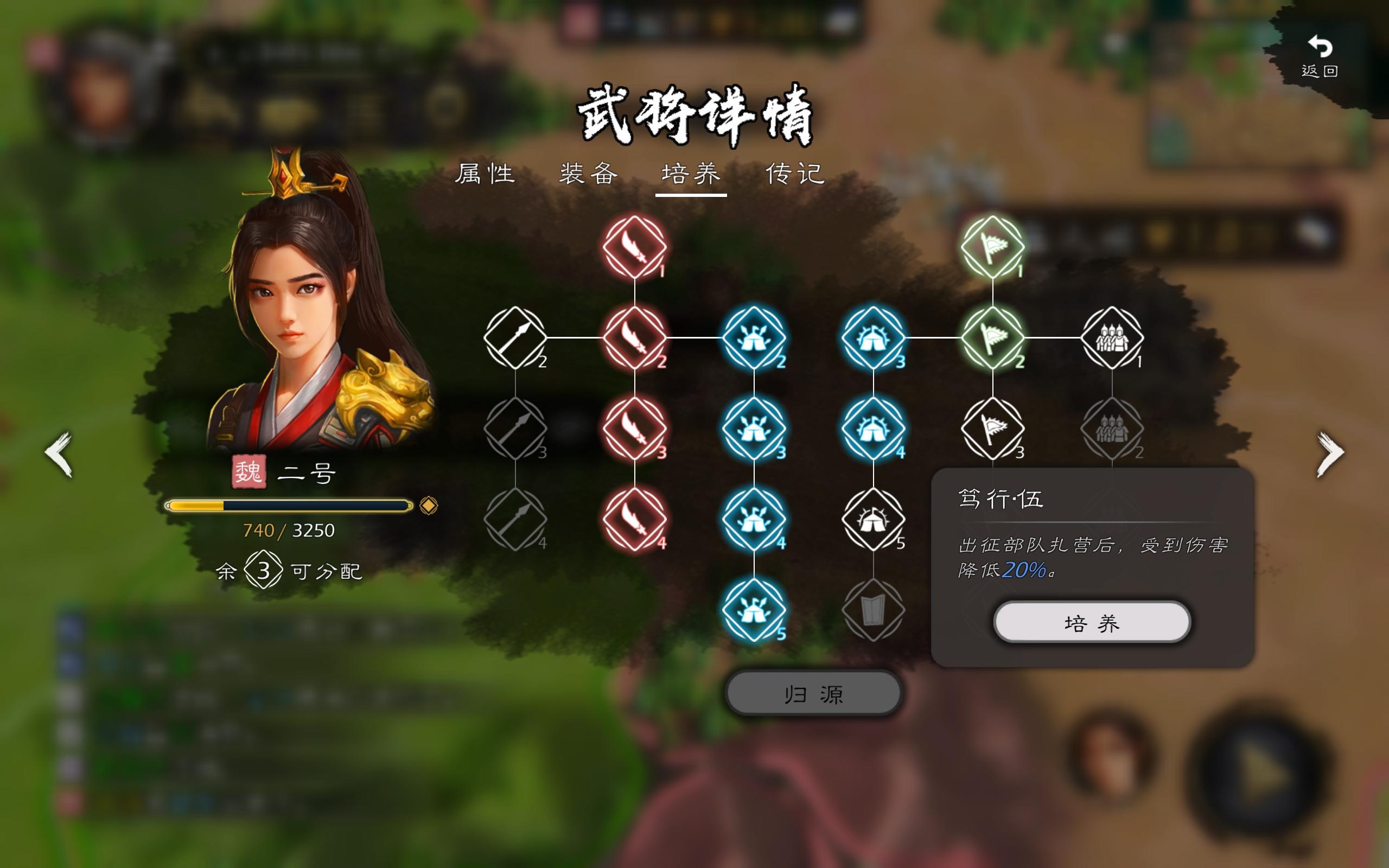Click the 归源 reset button

[813, 693]
